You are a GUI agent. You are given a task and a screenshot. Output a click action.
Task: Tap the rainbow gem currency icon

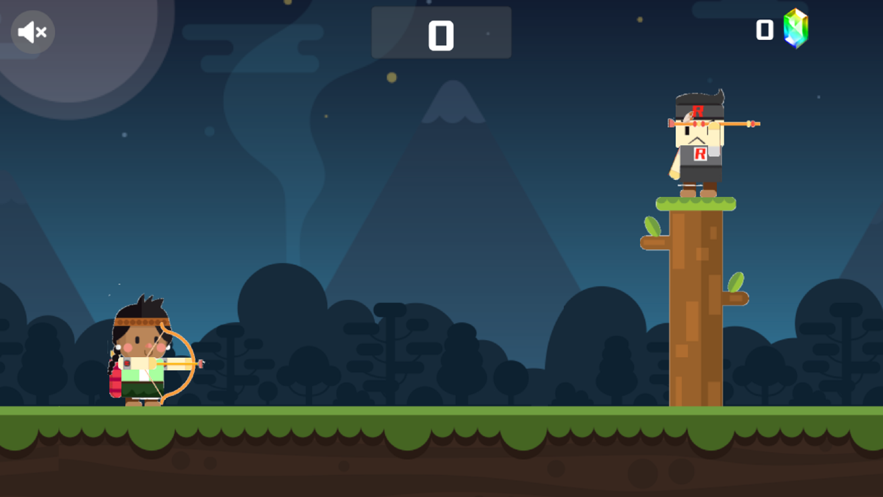coord(795,29)
